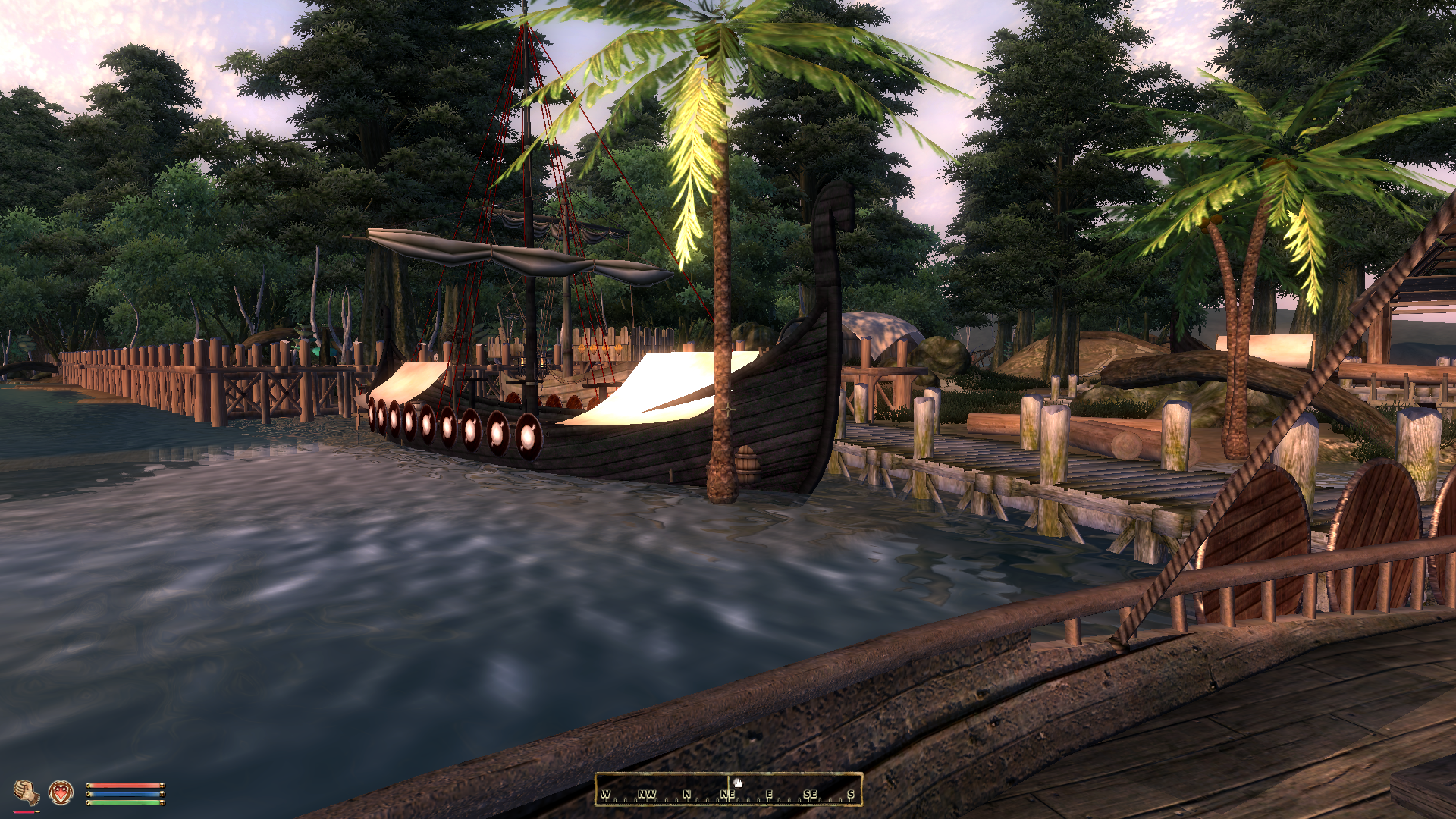Click the compass heading bar
The image size is (1456, 819).
728,789
